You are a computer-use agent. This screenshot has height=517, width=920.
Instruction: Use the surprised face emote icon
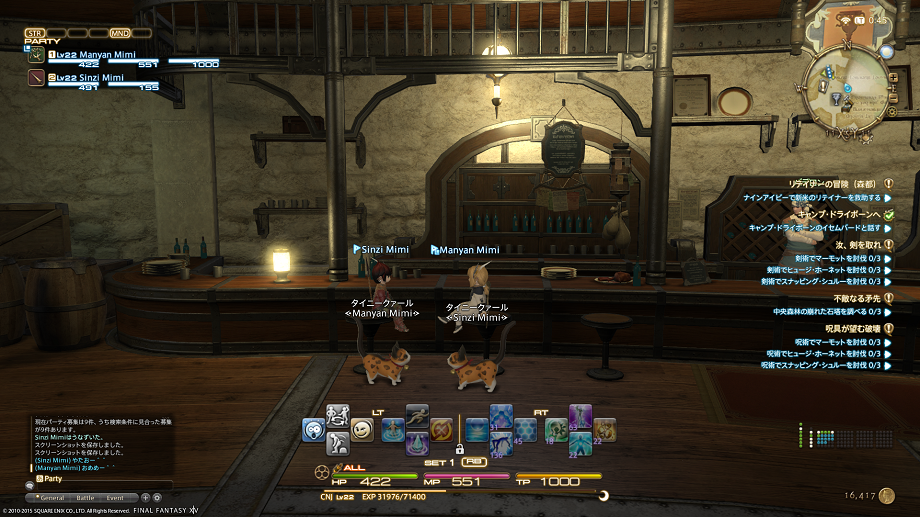[x=314, y=429]
